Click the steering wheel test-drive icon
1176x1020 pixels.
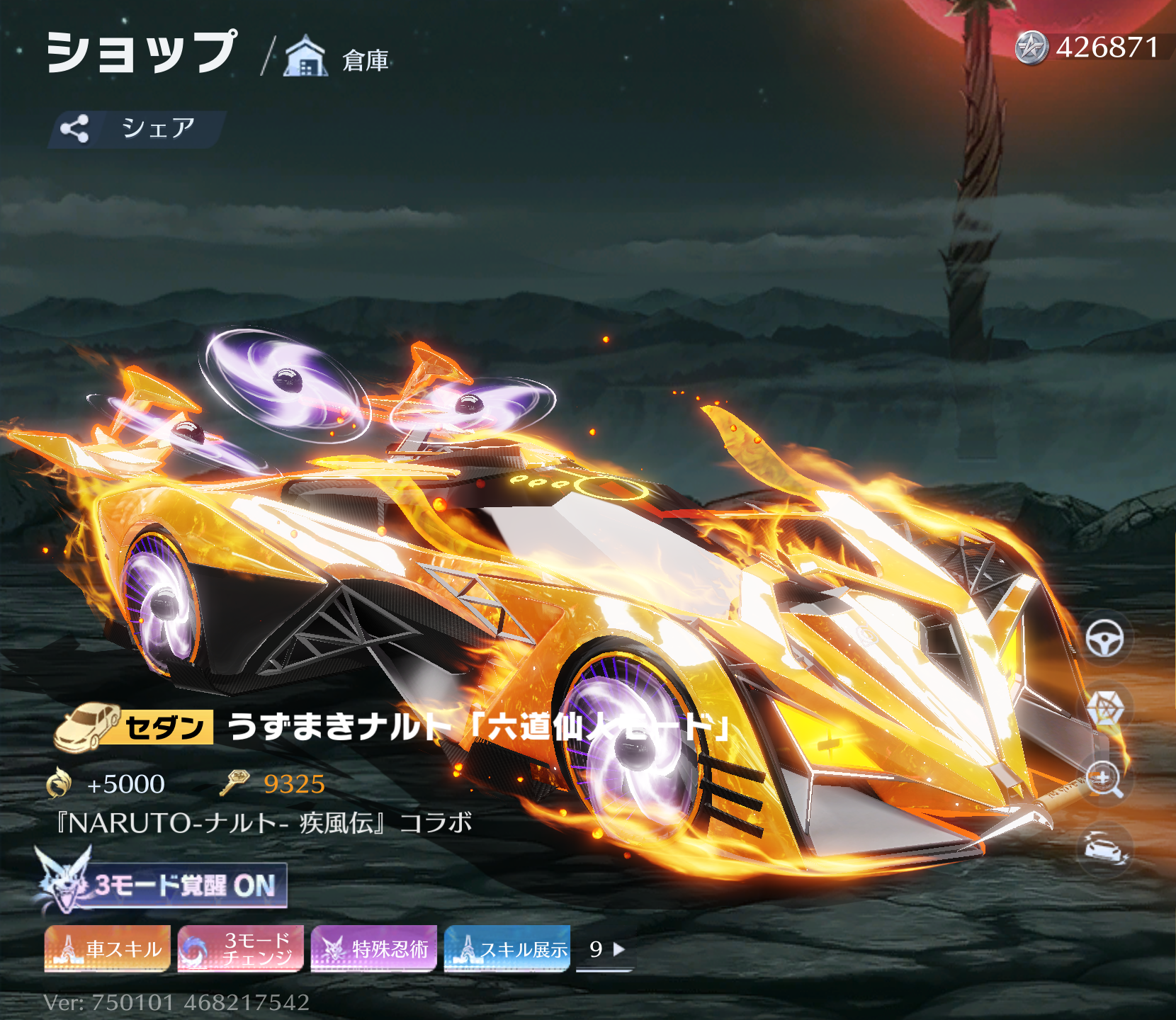(1104, 640)
